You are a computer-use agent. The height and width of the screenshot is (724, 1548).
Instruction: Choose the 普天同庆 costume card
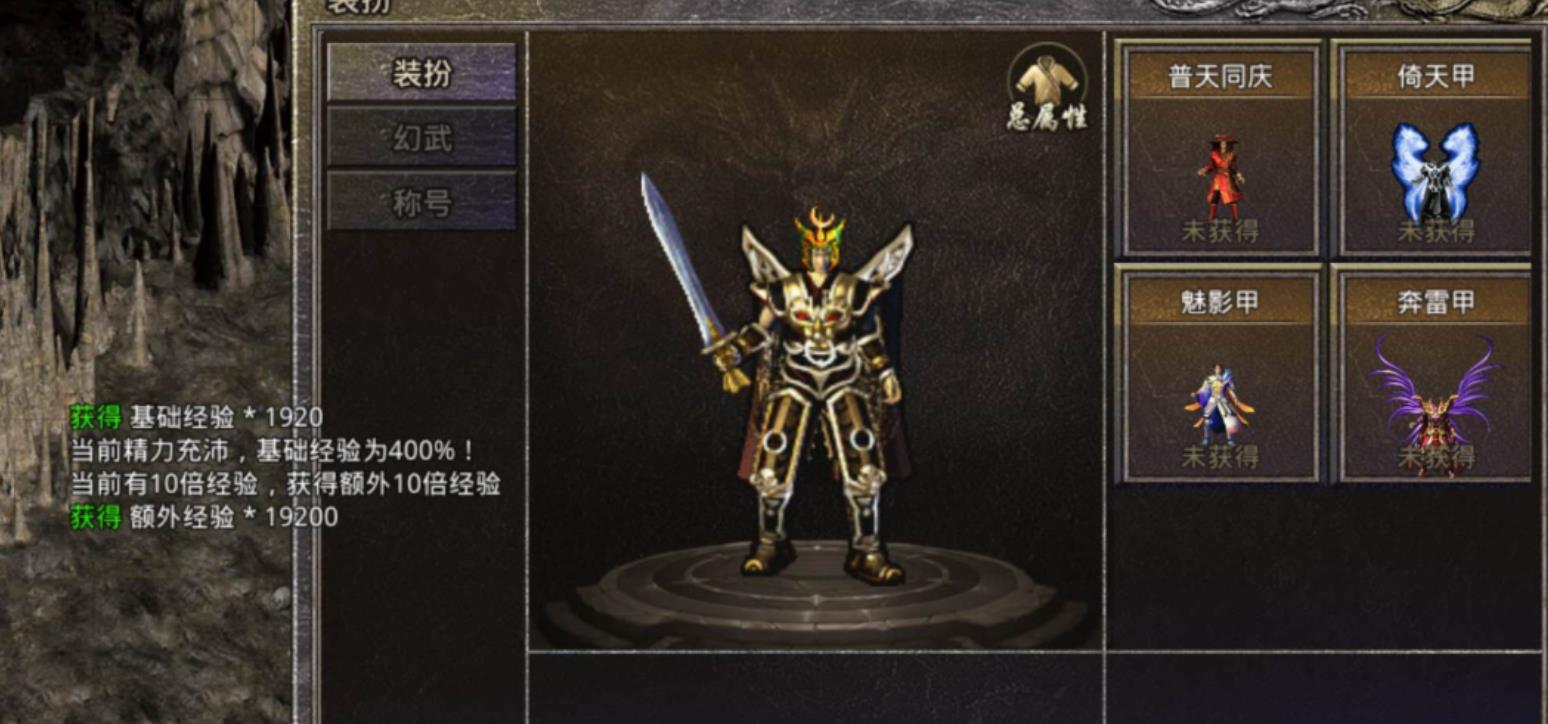click(1219, 150)
